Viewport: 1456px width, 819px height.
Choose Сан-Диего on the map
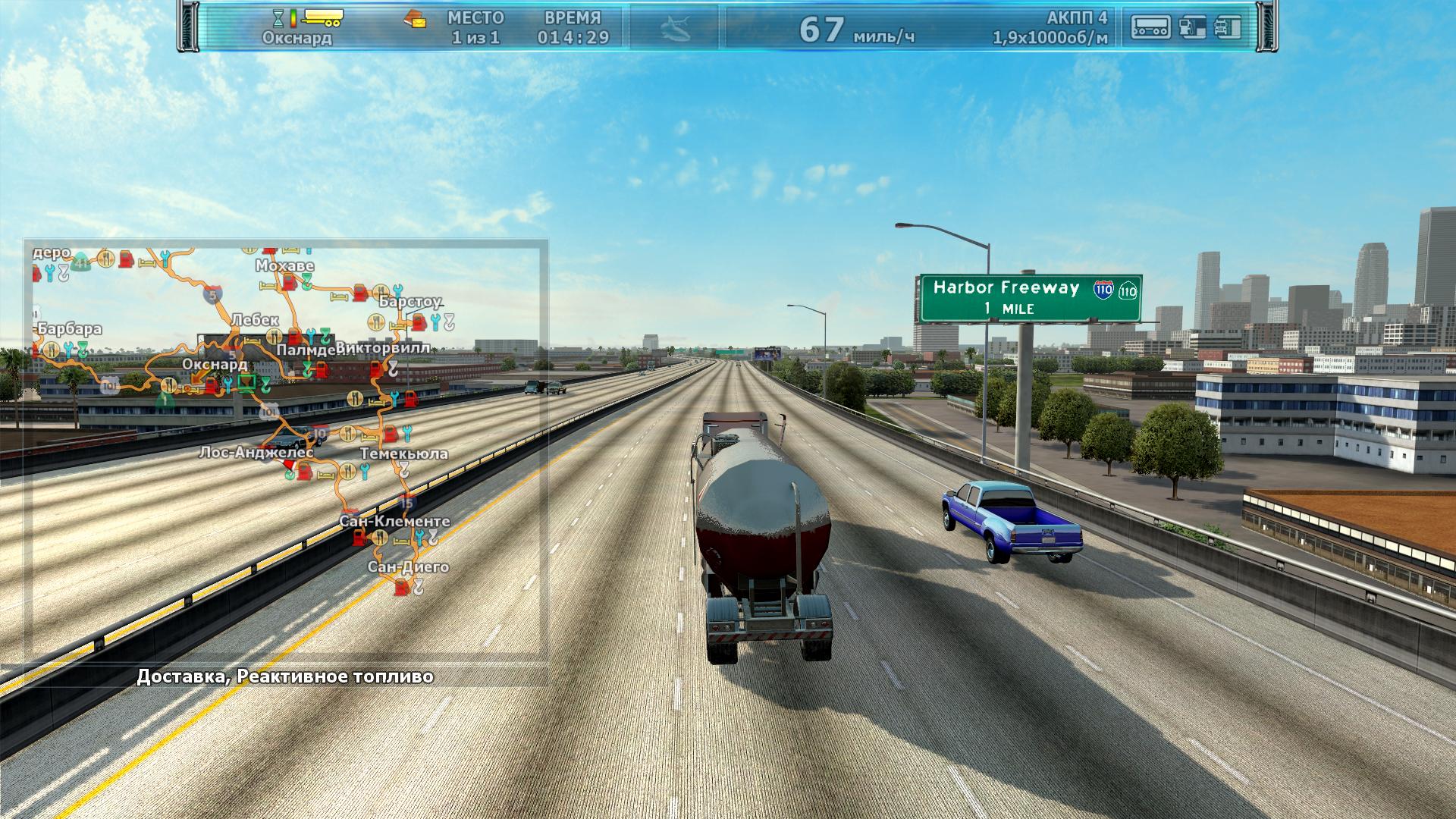coord(408,566)
